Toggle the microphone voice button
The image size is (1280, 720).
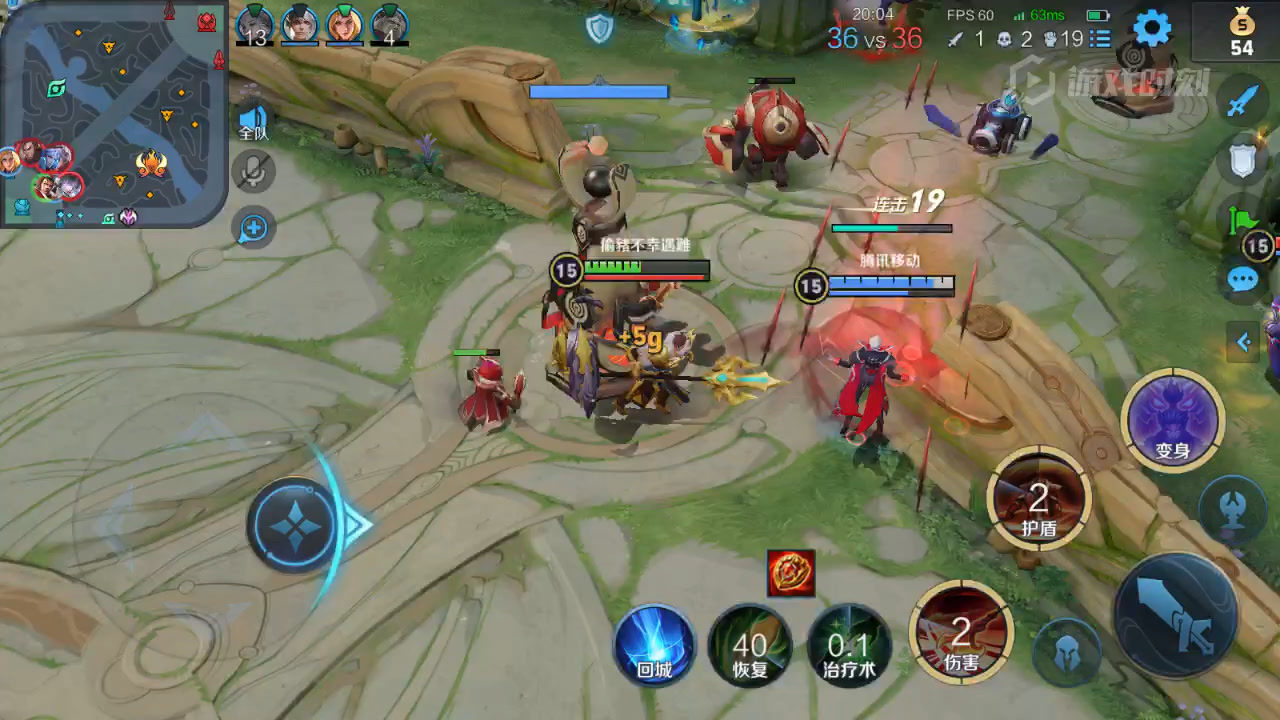tap(254, 172)
